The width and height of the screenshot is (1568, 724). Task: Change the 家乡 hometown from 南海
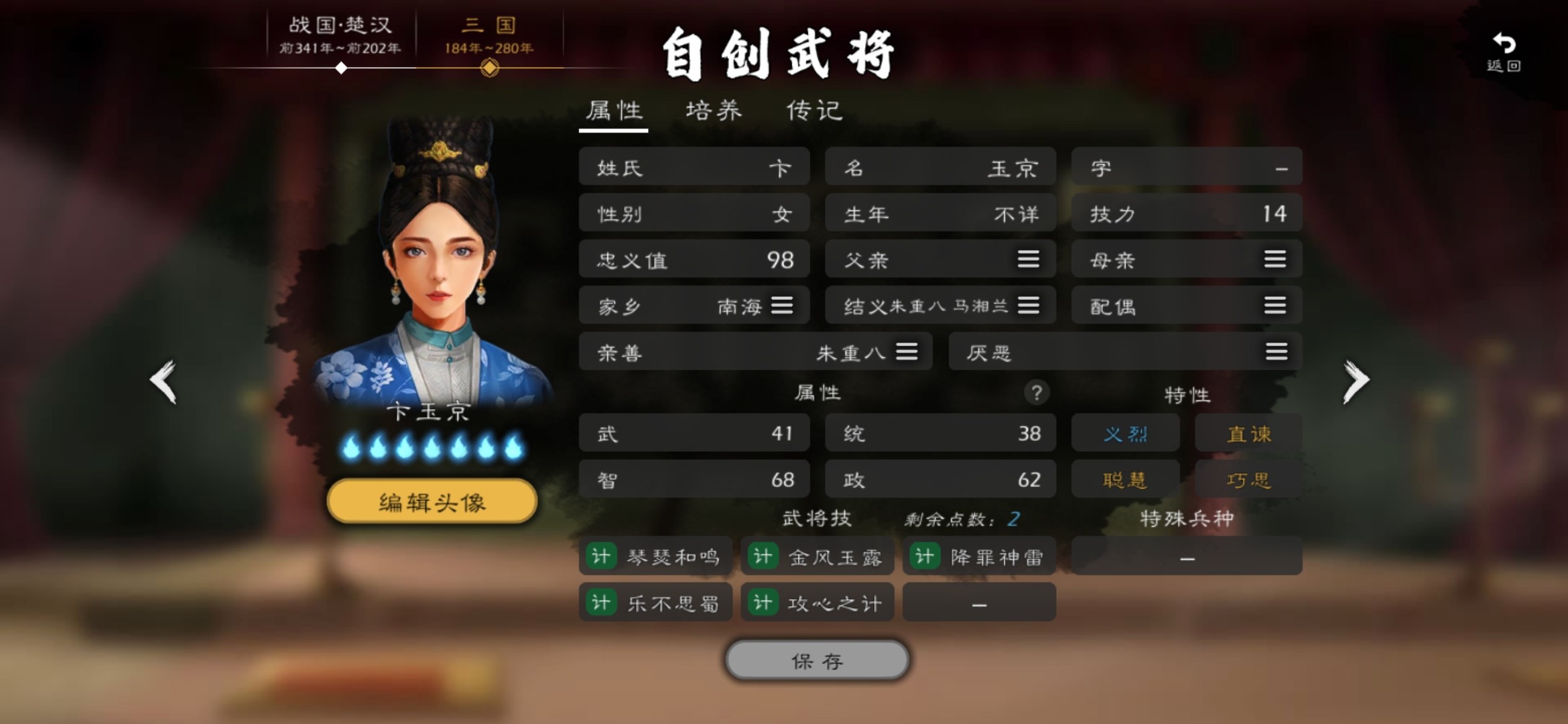781,306
